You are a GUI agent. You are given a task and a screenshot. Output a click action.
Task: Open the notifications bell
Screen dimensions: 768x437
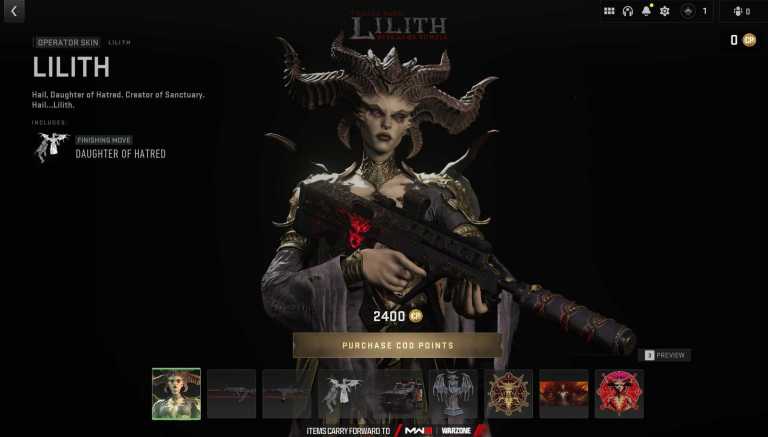(646, 11)
